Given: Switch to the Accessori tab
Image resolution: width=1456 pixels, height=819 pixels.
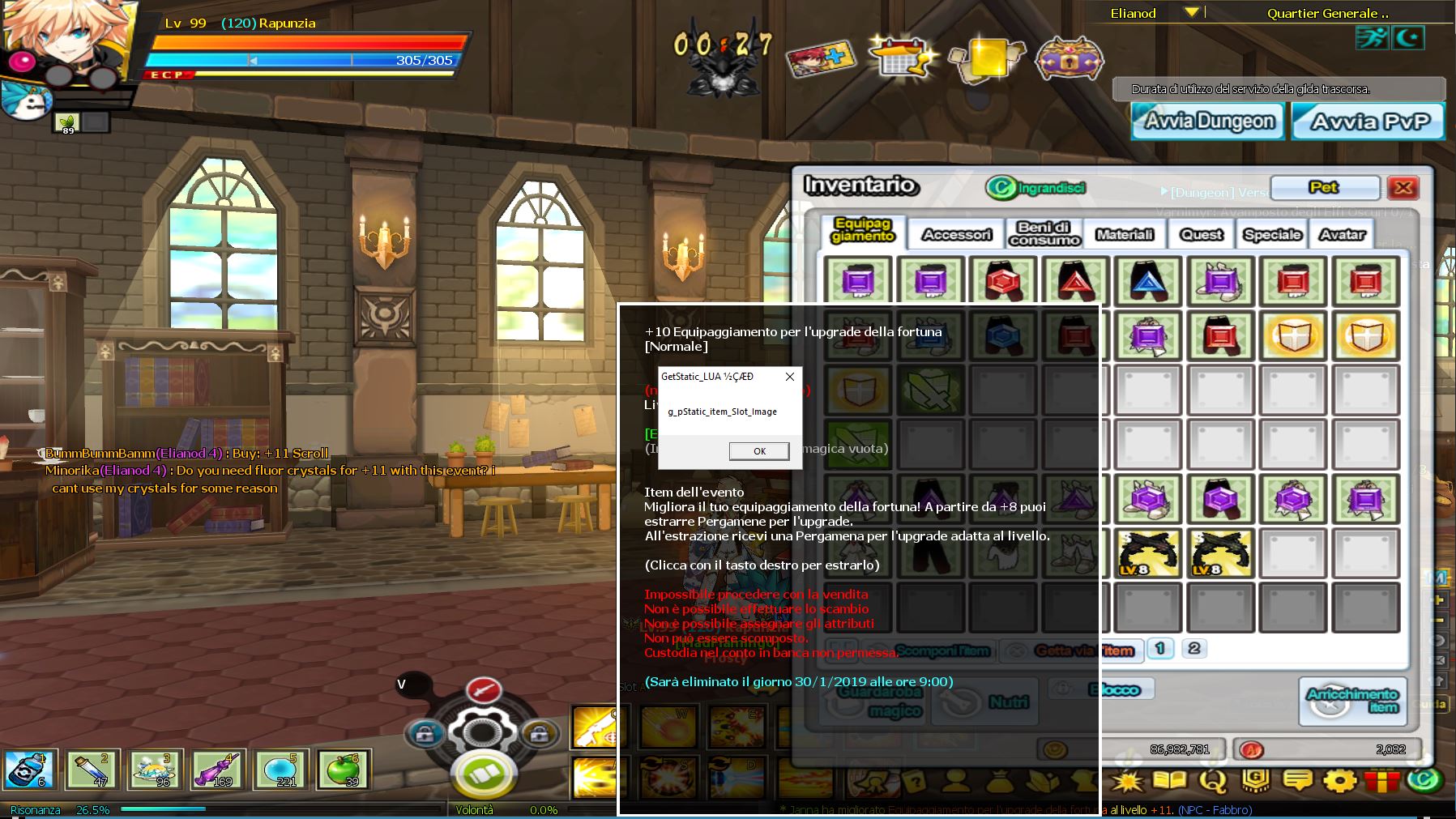Looking at the screenshot, I should click(x=956, y=234).
